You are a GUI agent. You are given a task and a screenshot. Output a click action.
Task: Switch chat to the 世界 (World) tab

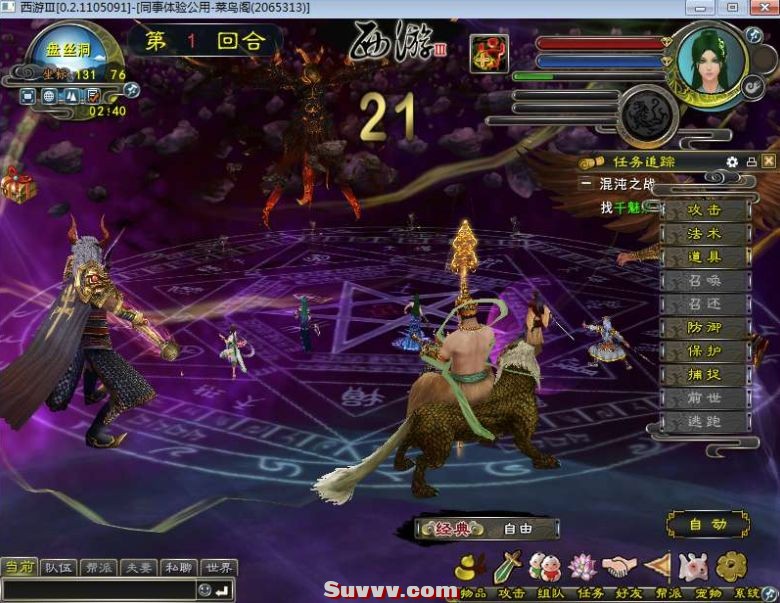pyautogui.click(x=218, y=568)
